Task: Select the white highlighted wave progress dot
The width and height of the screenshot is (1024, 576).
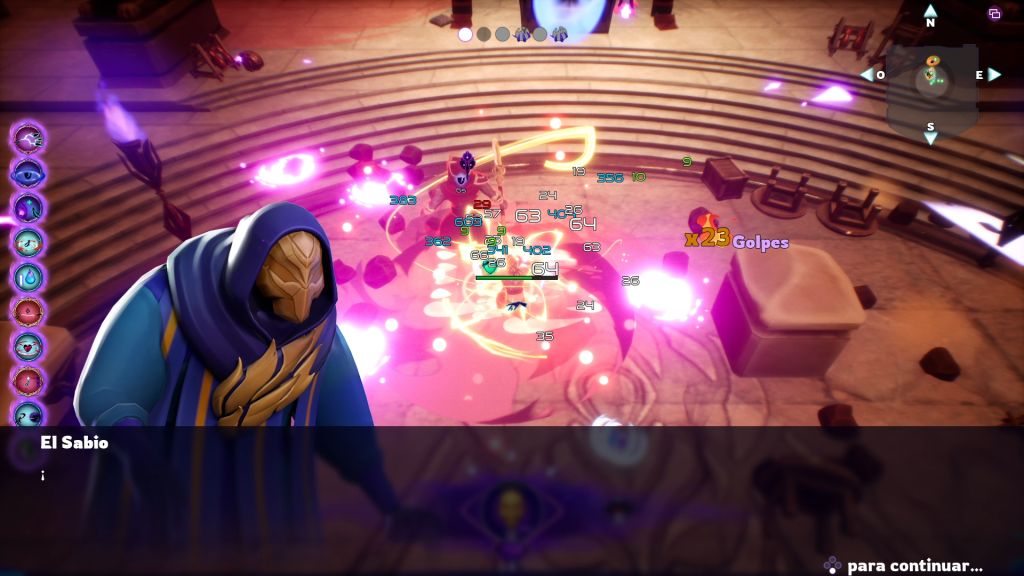Action: [465, 34]
